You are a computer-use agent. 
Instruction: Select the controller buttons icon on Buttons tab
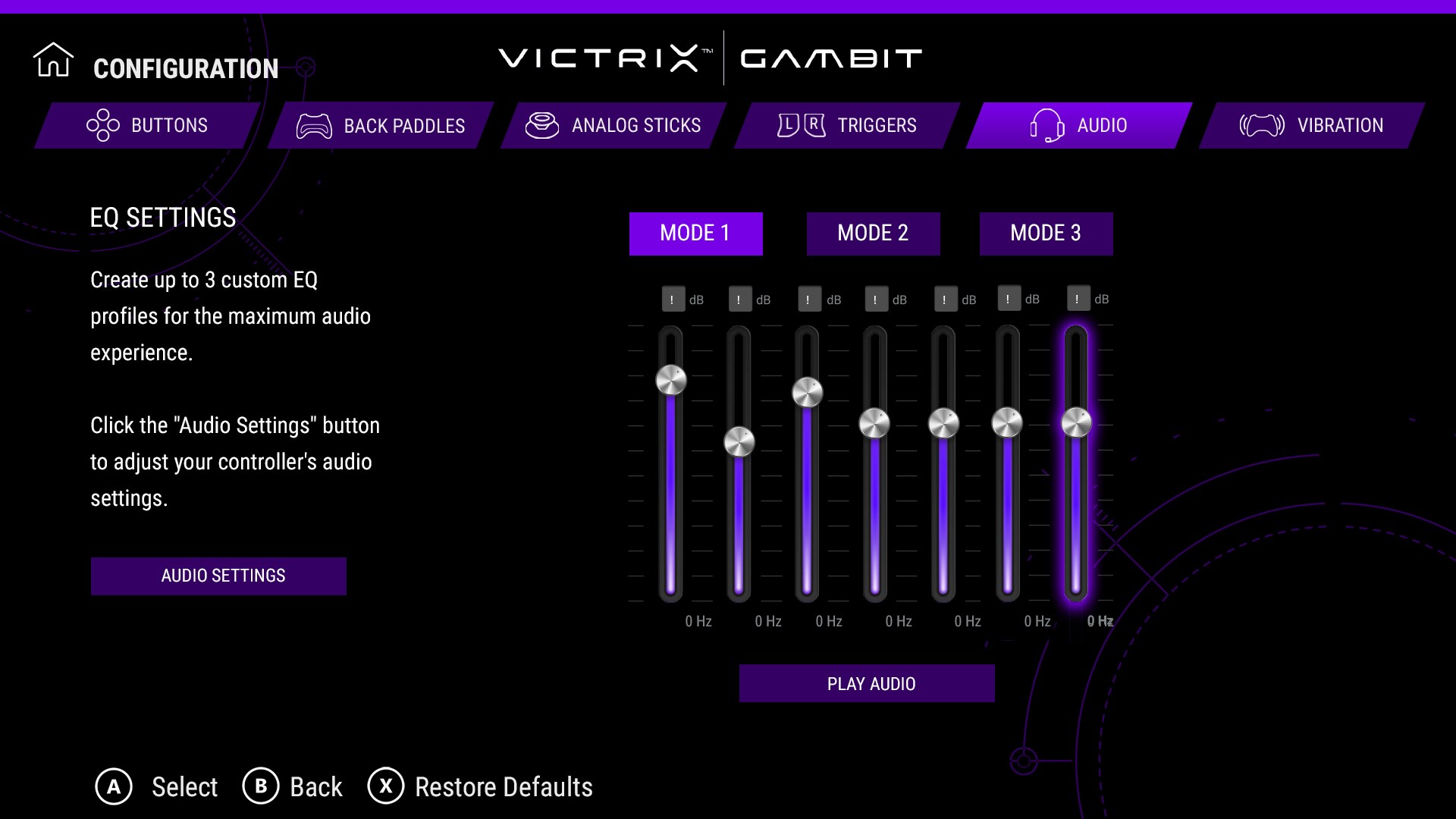[102, 125]
